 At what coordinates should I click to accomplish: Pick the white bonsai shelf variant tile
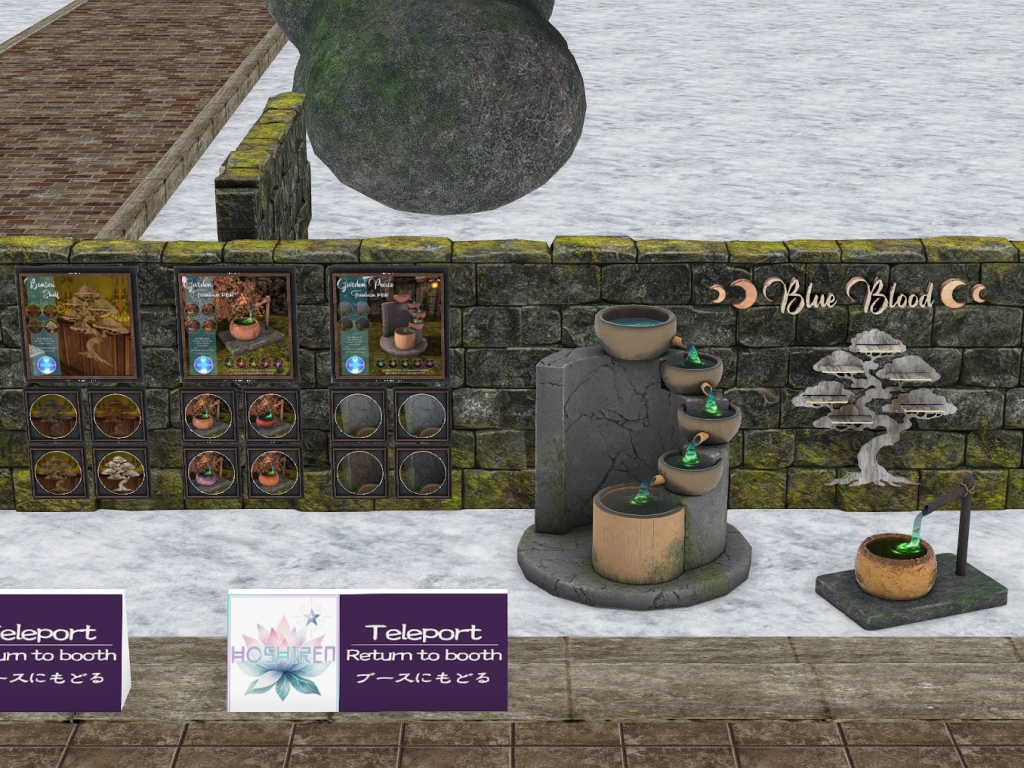[121, 471]
